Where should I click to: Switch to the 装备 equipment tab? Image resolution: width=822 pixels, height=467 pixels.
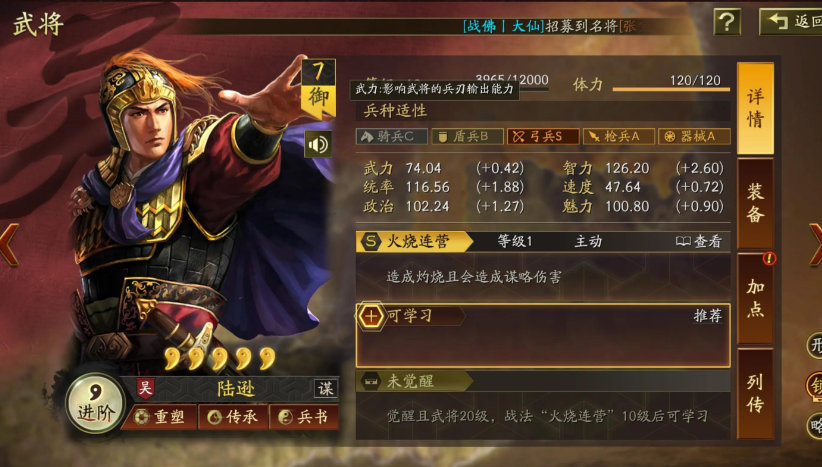755,203
